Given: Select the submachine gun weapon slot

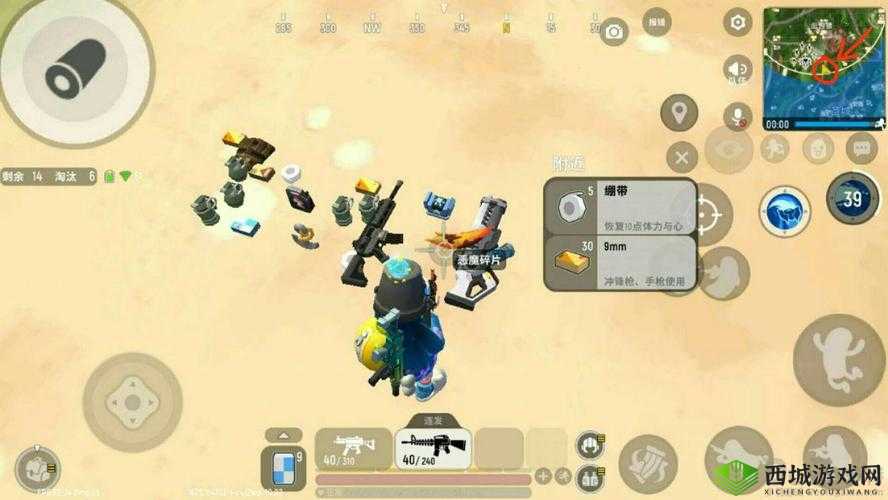Looking at the screenshot, I should pyautogui.click(x=351, y=448).
